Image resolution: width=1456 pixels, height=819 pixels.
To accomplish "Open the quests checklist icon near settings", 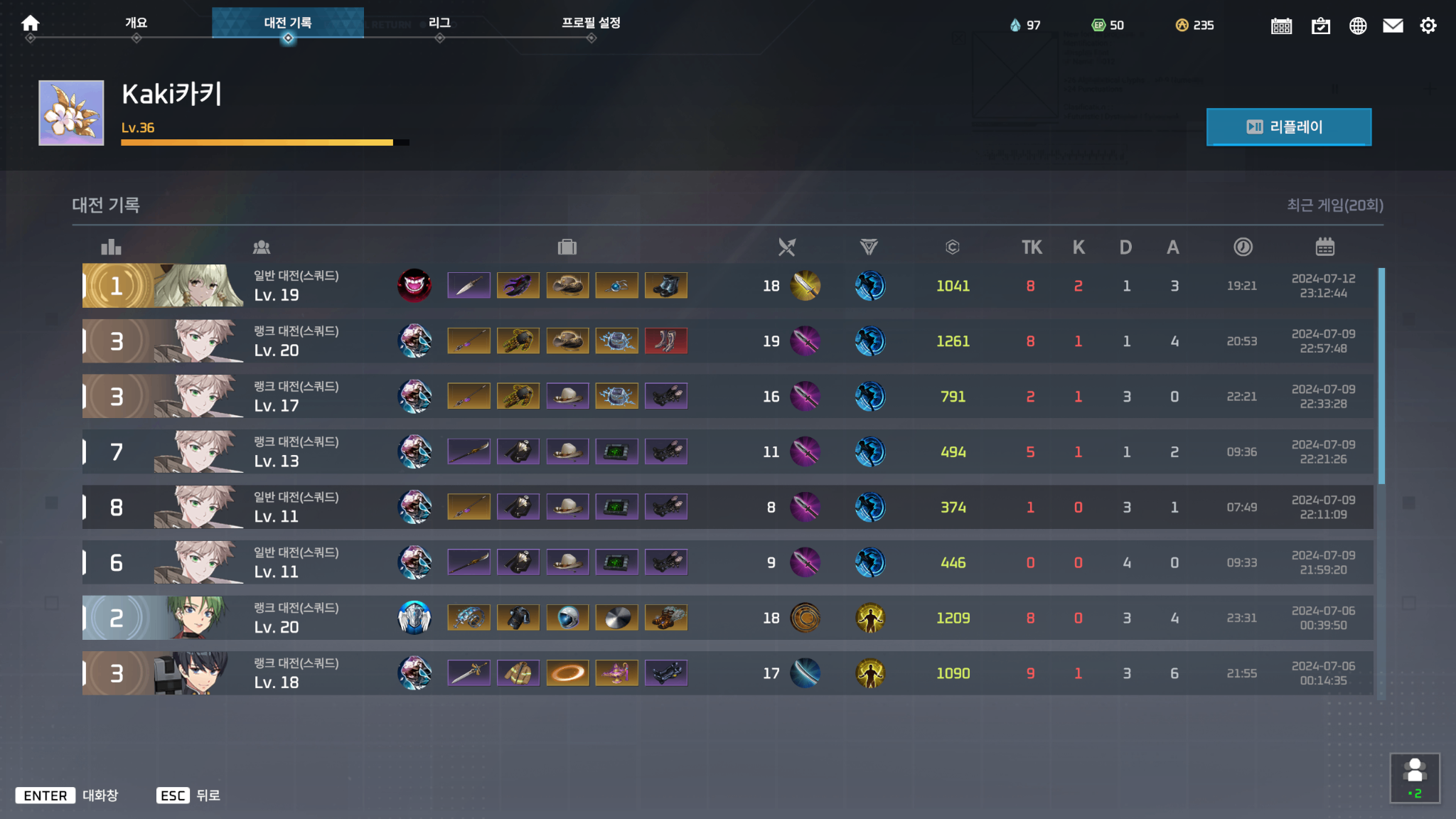I will click(1320, 25).
